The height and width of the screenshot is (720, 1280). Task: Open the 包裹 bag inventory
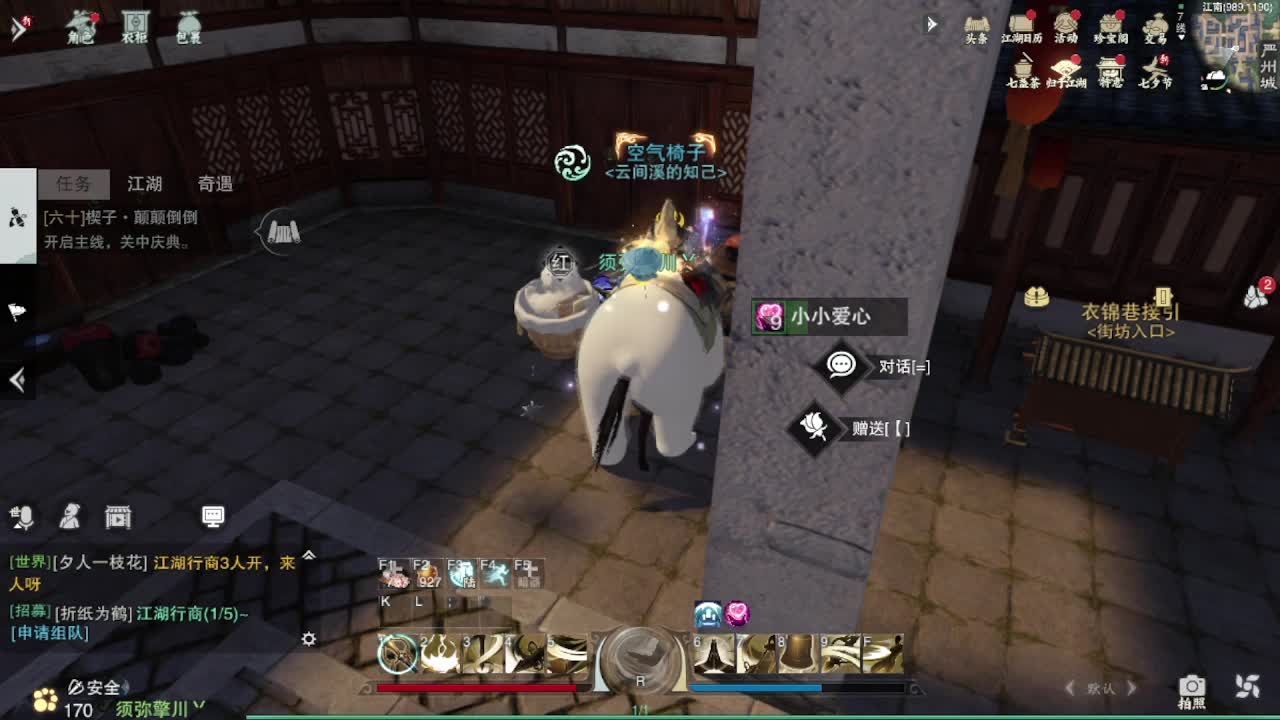tap(188, 26)
